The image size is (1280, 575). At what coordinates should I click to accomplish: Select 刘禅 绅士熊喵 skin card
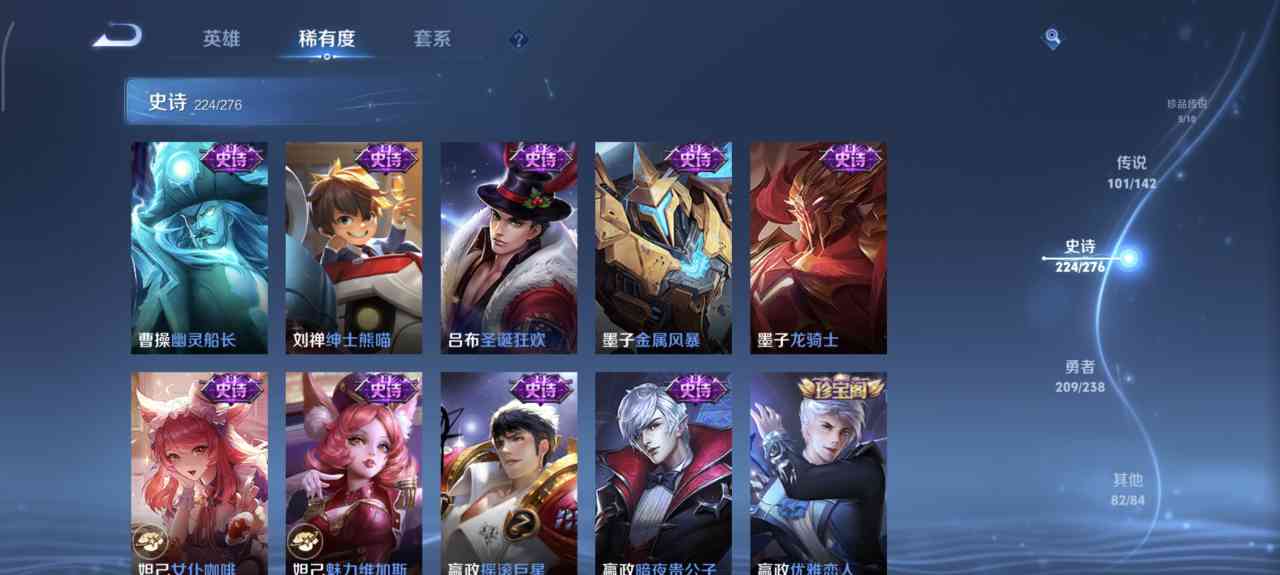[354, 247]
